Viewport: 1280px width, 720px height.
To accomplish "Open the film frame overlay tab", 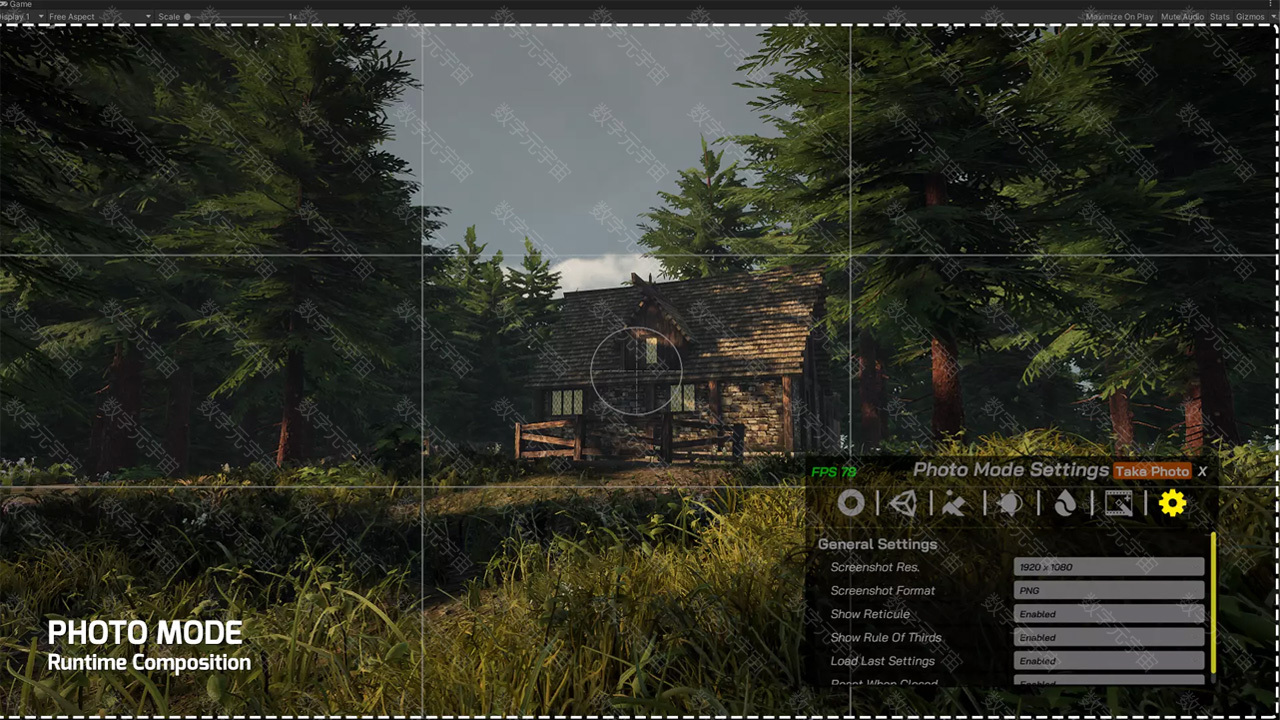I will coord(1118,504).
